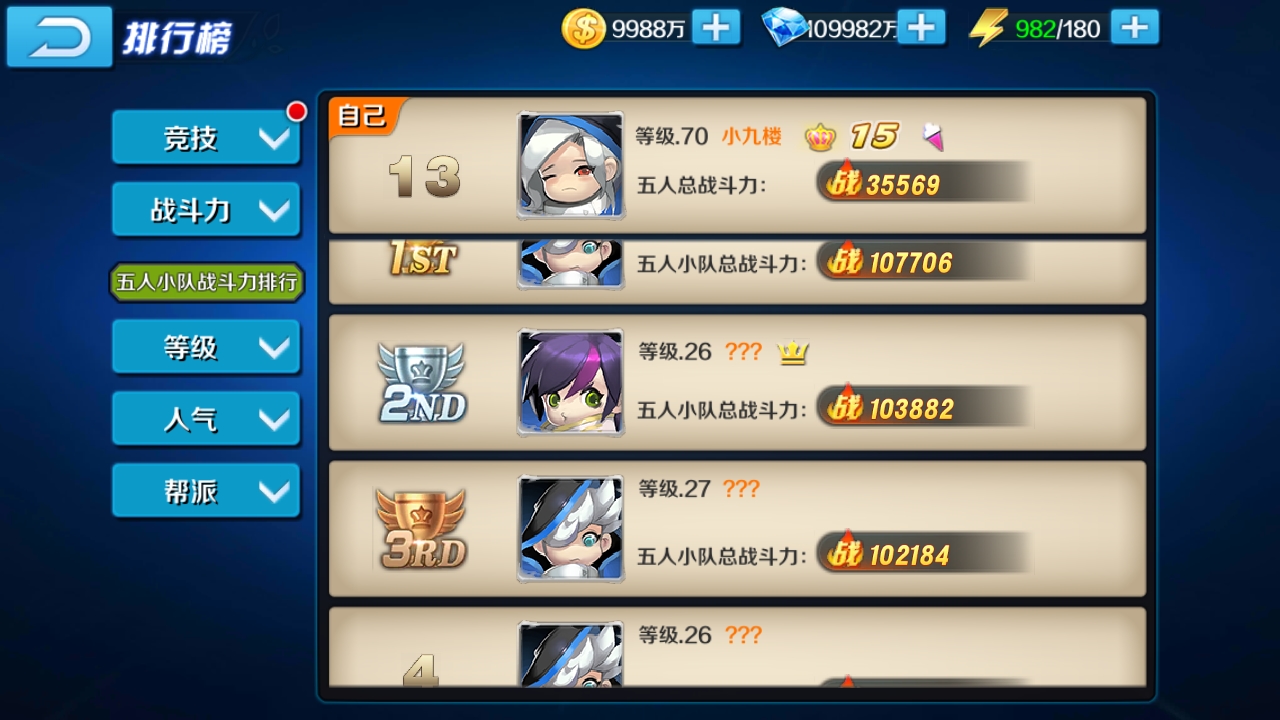Click the plus button beside the gold amount
Image resolution: width=1280 pixels, height=720 pixels.
click(x=717, y=29)
